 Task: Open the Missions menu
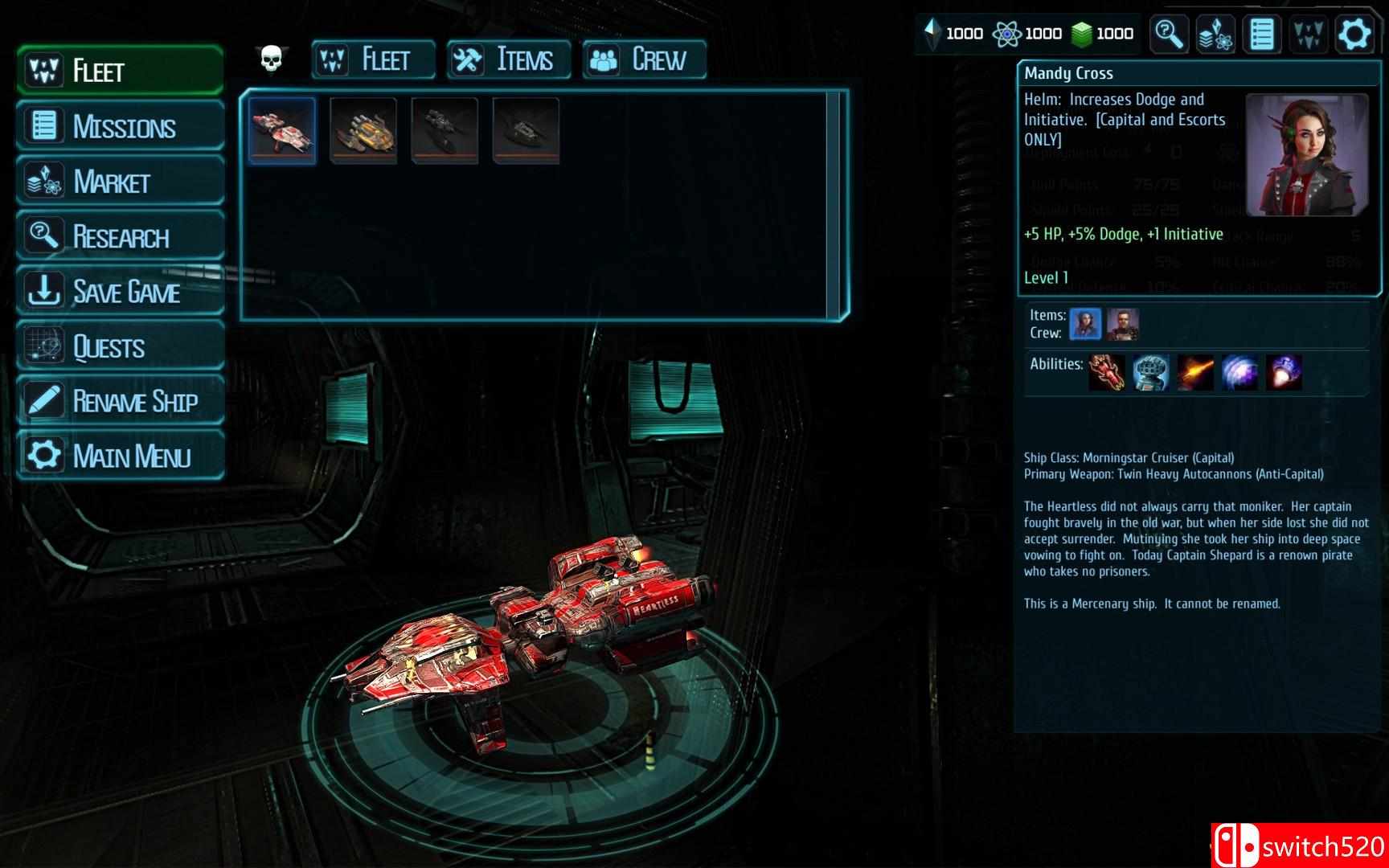[121, 126]
